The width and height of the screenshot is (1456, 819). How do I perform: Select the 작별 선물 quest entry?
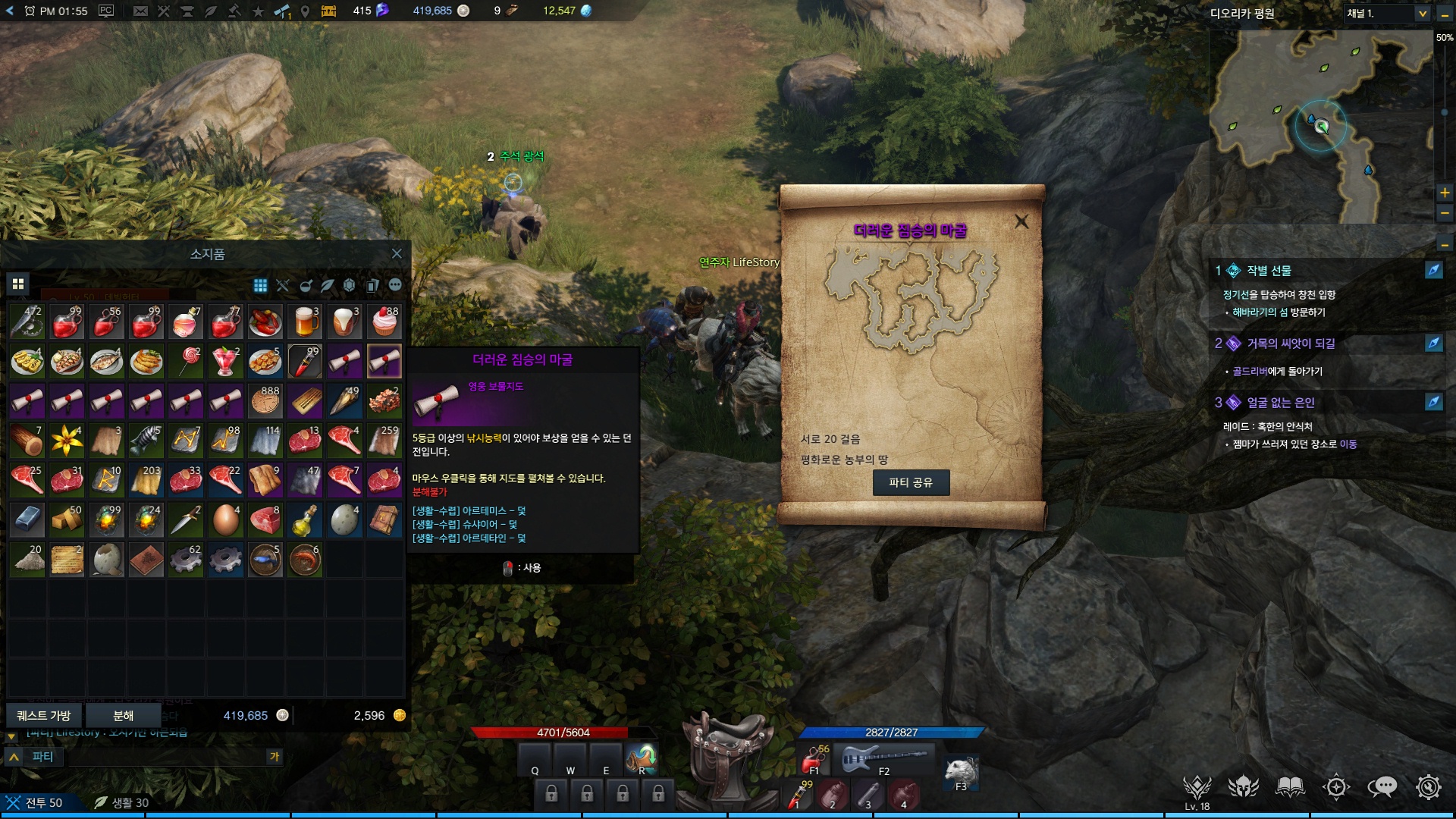(1269, 271)
